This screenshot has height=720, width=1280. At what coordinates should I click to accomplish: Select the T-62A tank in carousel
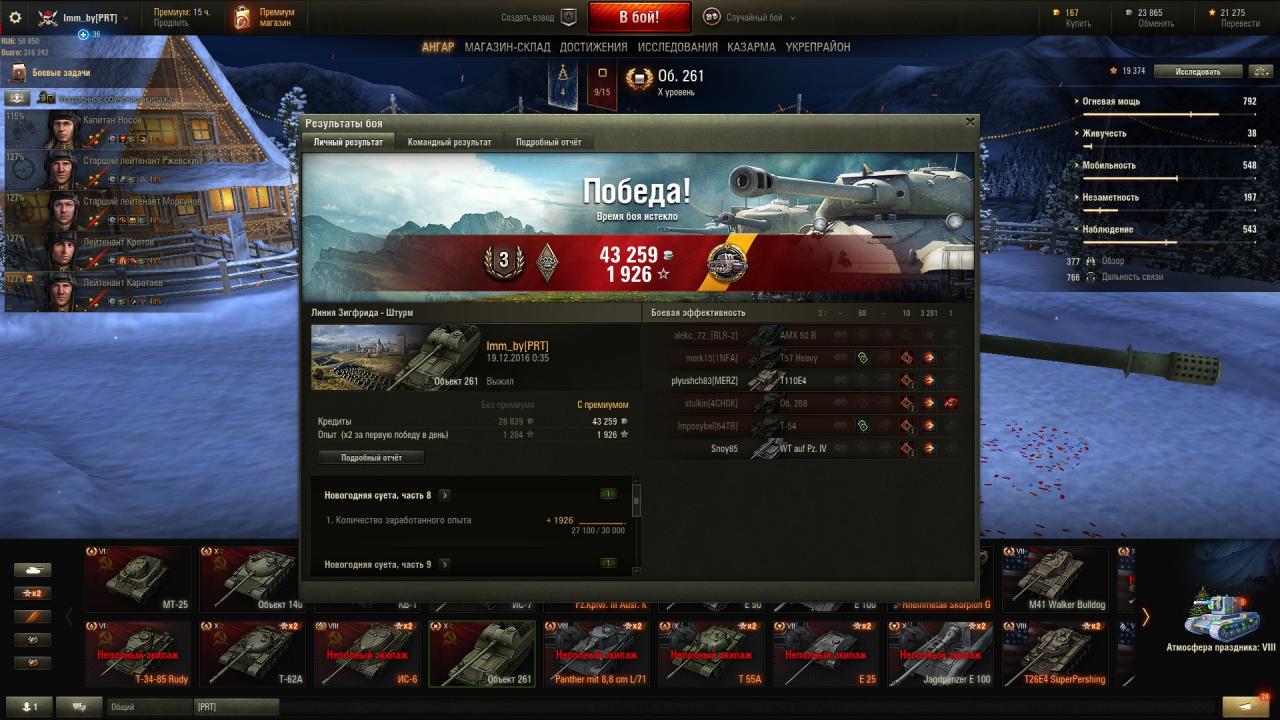(x=251, y=653)
